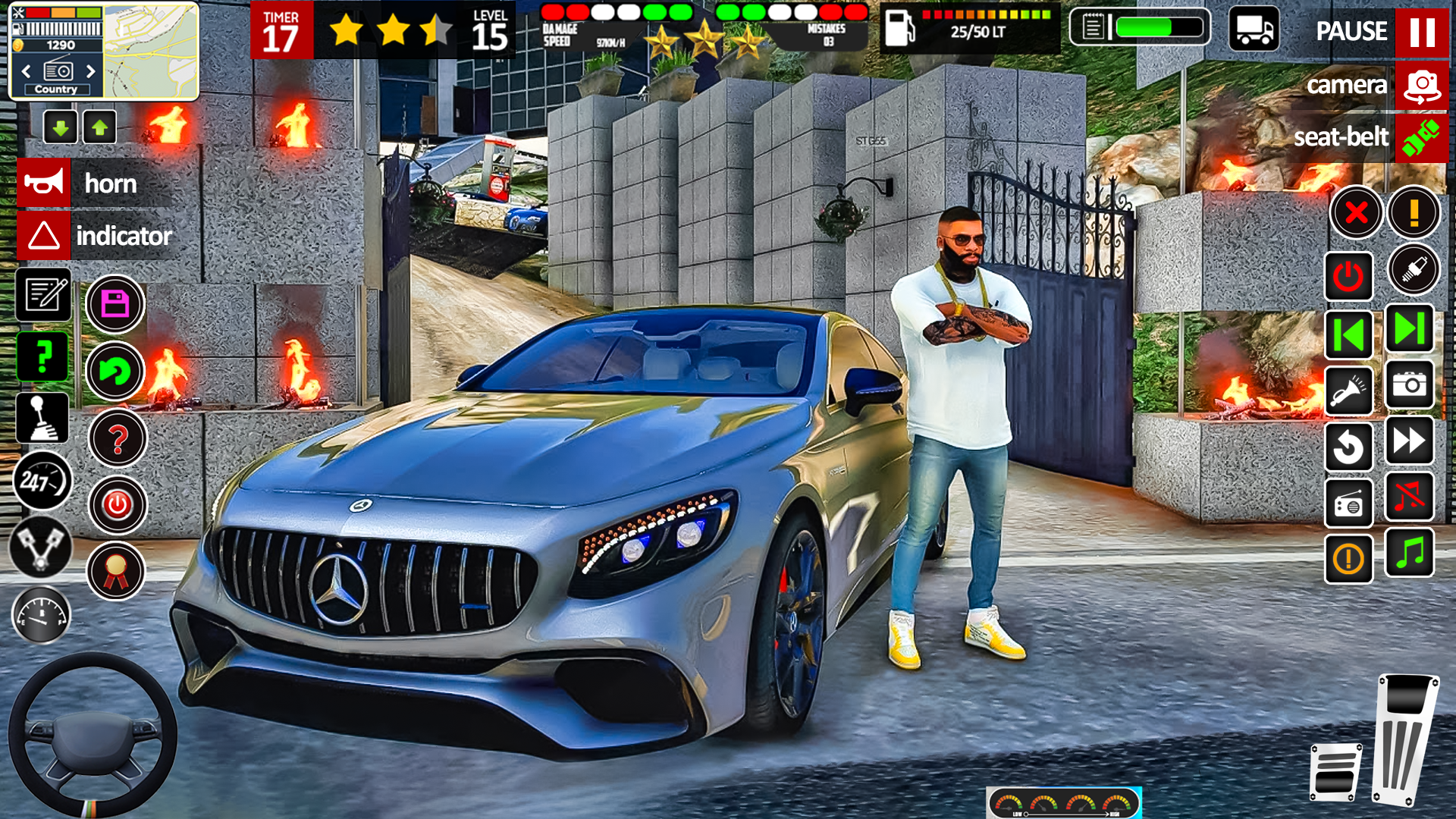
Task: Open the pink save icon
Action: (x=115, y=303)
